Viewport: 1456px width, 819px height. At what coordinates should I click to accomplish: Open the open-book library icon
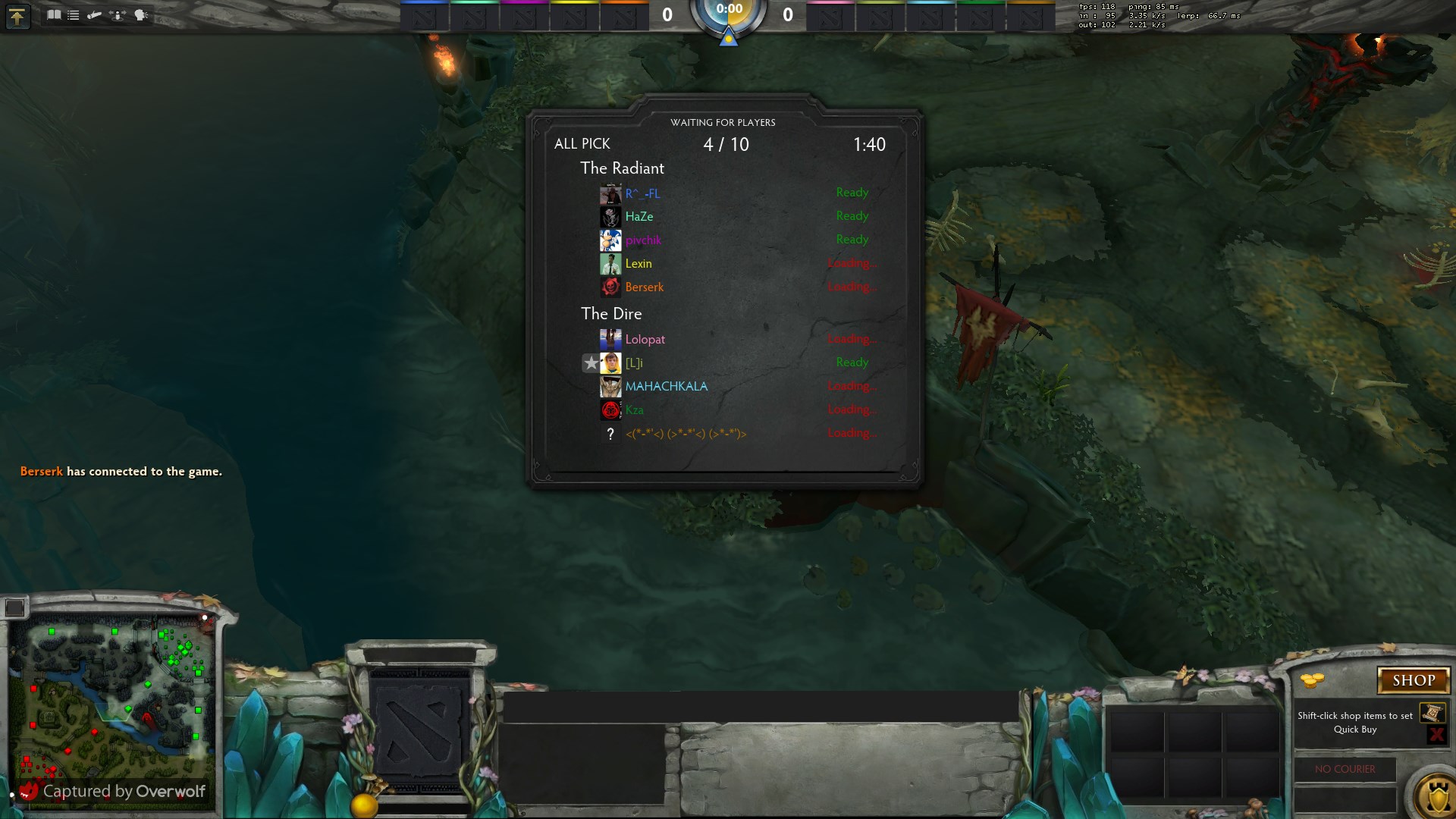click(54, 14)
